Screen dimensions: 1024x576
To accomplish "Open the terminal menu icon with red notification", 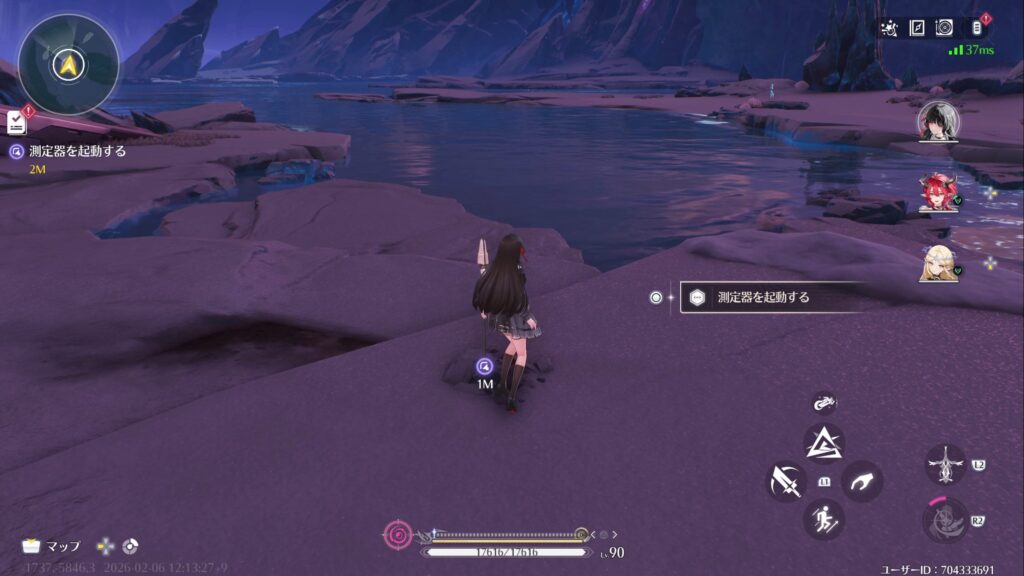I will pos(976,28).
